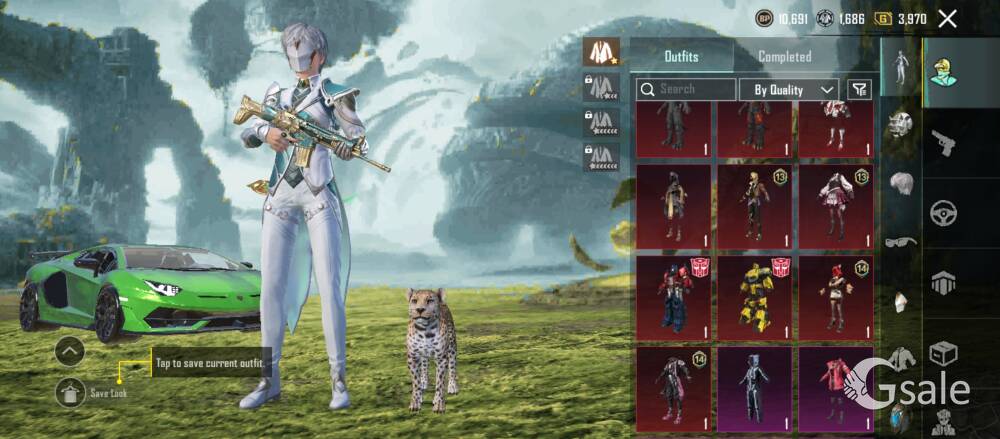
Task: Open the steering wheel vehicle category
Action: 944,213
